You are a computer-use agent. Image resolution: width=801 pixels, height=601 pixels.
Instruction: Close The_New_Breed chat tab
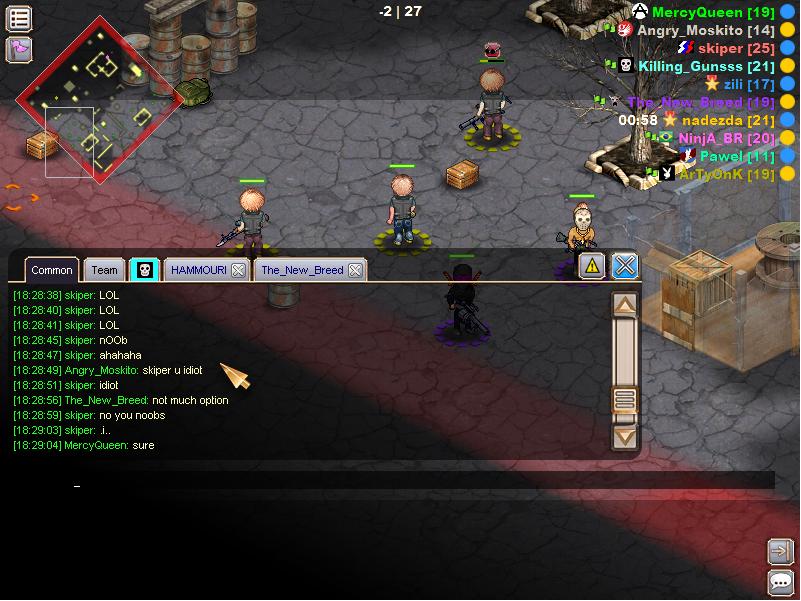coord(355,270)
